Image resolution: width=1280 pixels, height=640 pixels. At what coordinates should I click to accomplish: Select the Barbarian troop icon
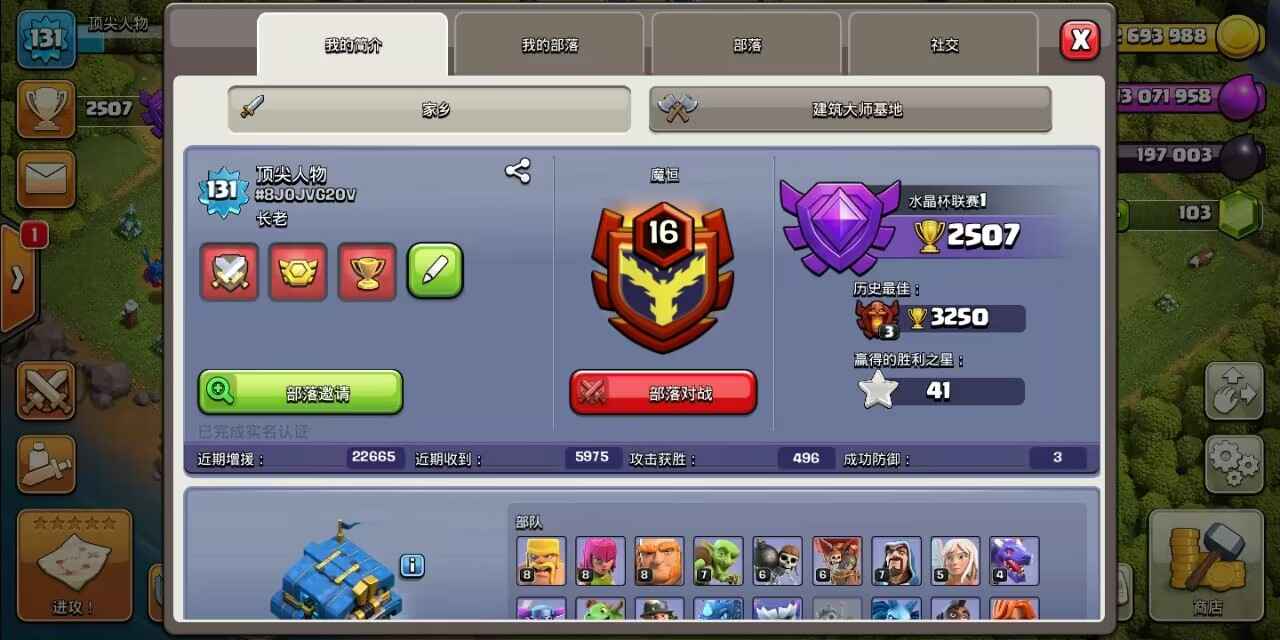[x=541, y=561]
